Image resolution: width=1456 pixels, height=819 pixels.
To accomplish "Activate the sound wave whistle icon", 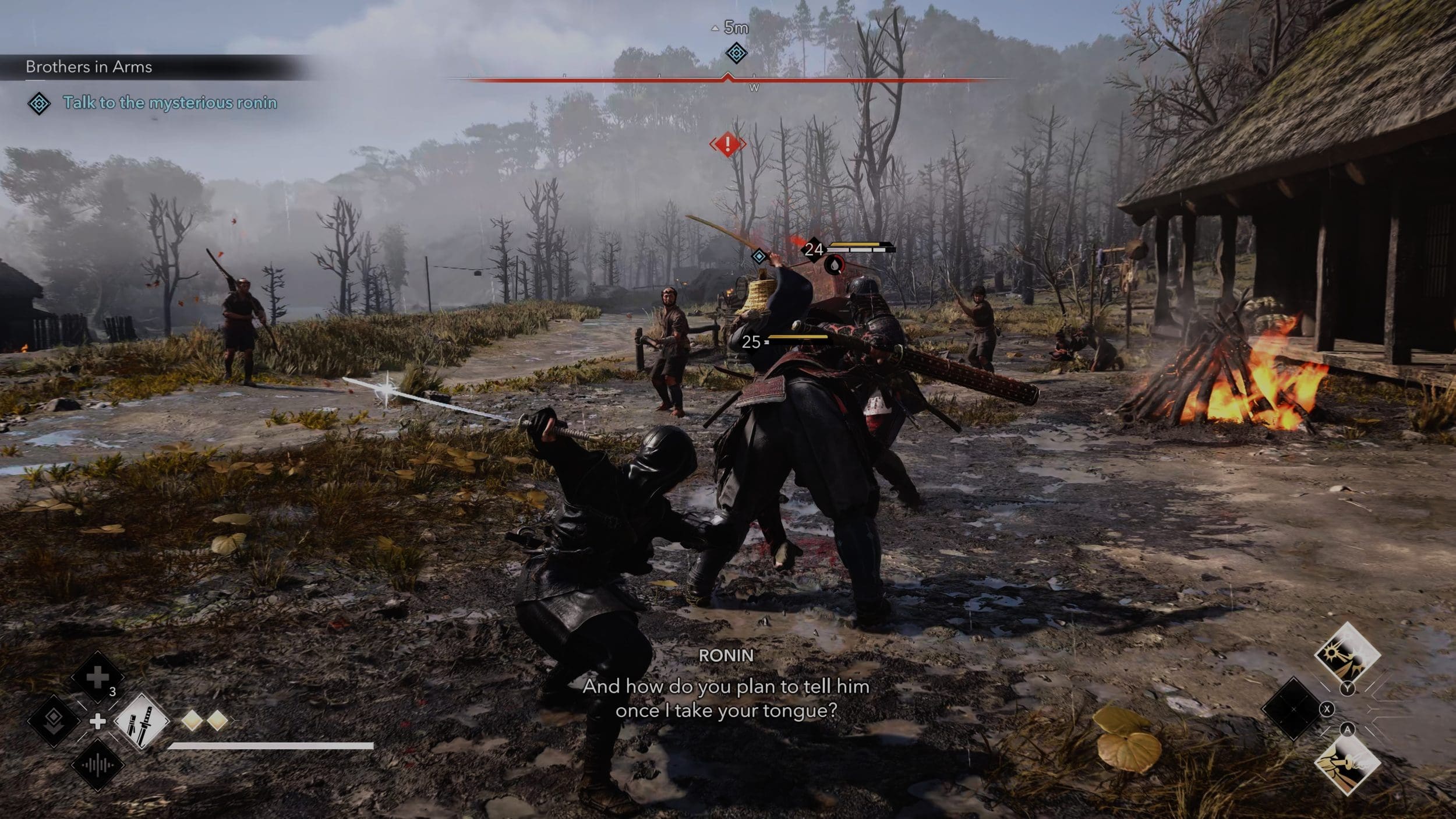I will tap(97, 765).
